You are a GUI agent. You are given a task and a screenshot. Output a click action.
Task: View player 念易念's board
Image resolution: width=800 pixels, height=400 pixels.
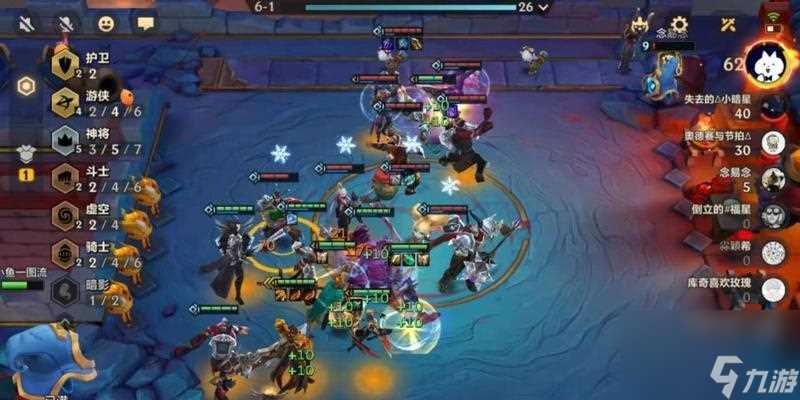(772, 179)
